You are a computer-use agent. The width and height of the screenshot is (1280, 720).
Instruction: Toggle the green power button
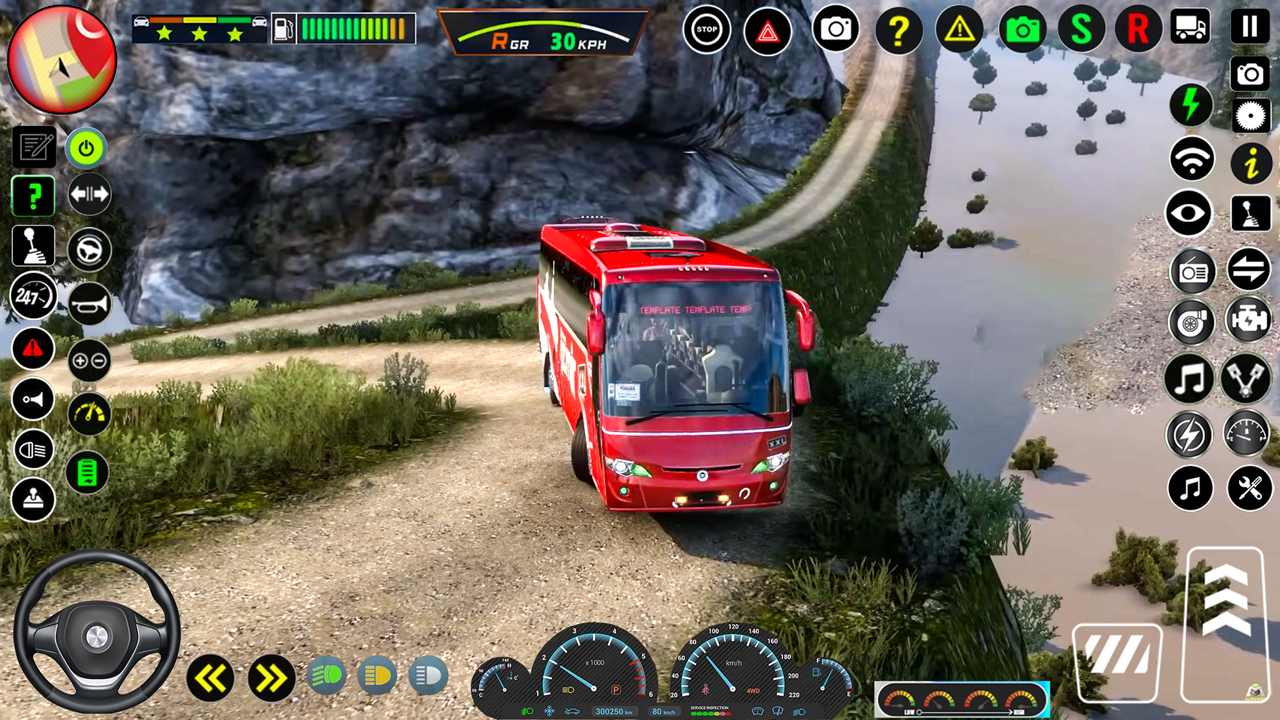pyautogui.click(x=87, y=149)
